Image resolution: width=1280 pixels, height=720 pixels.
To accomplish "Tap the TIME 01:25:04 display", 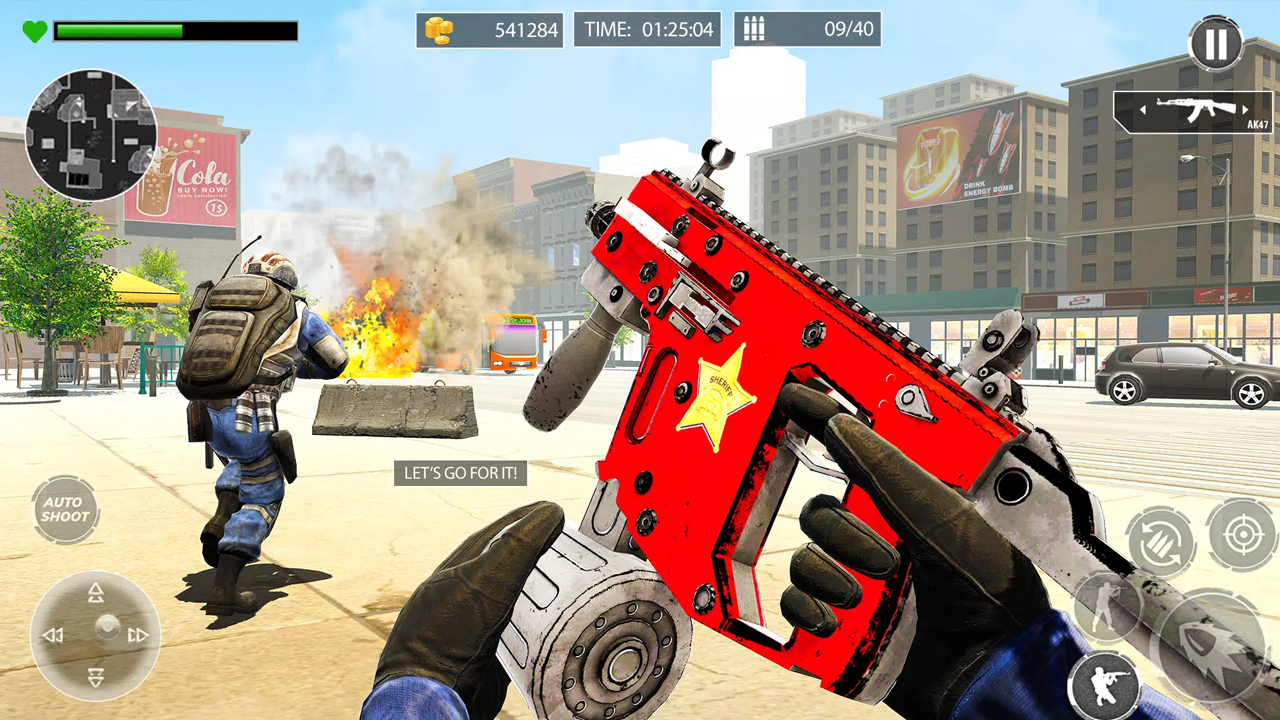I will coord(646,29).
